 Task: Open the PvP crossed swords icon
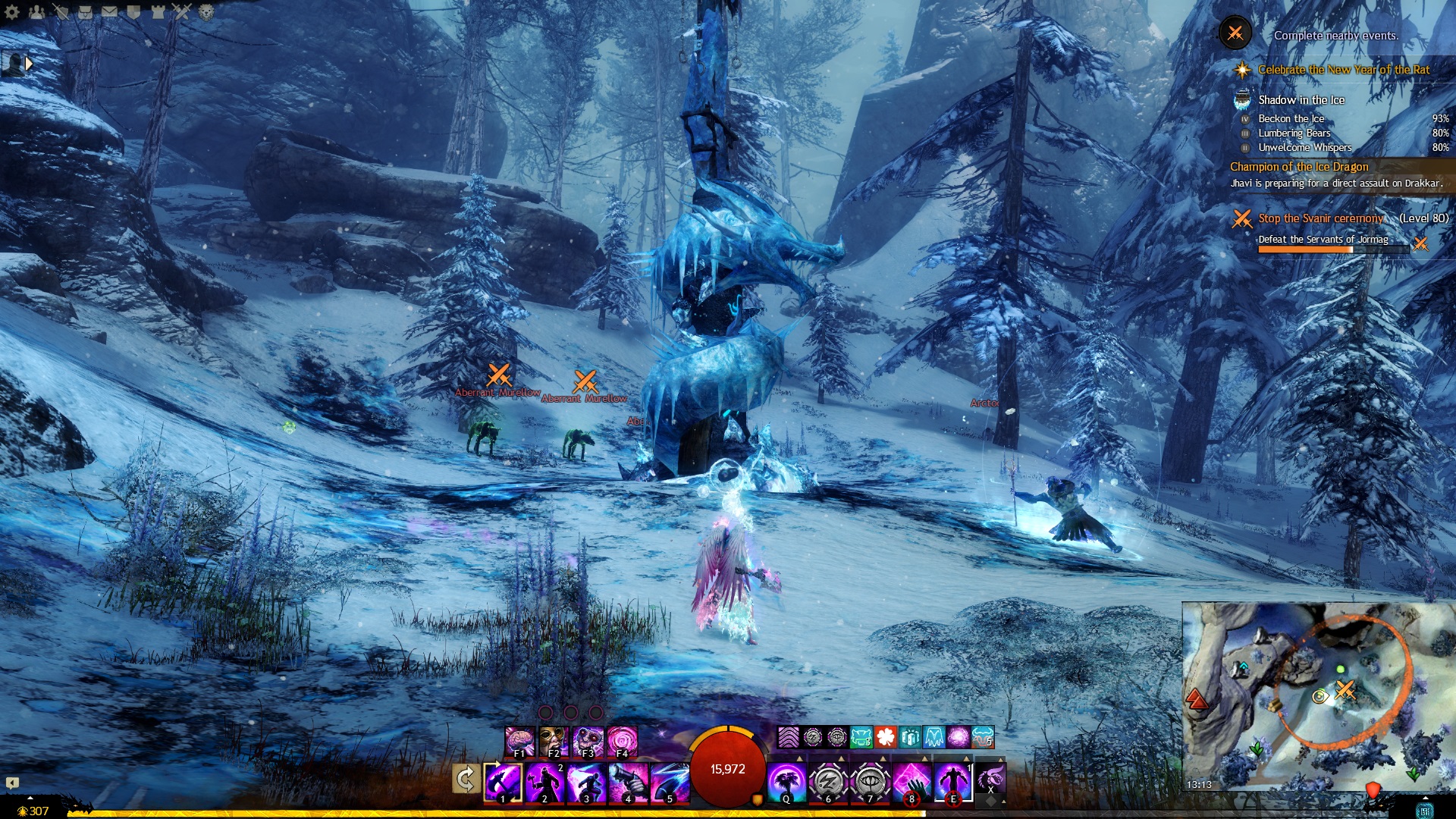point(182,11)
